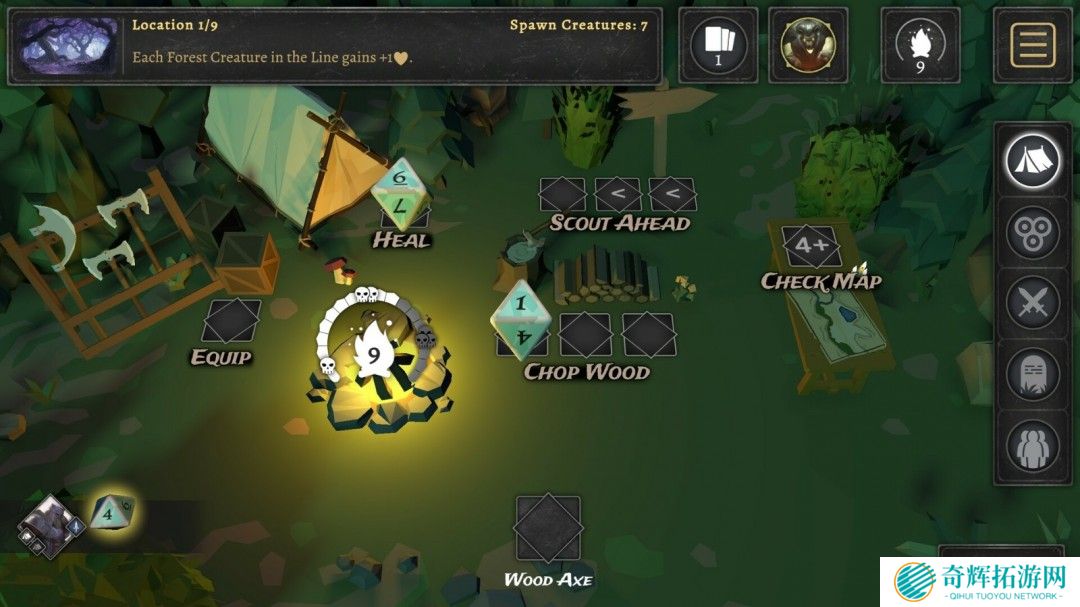Viewport: 1080px width, 607px height.
Task: View the monster boss portrait
Action: pyautogui.click(x=807, y=45)
